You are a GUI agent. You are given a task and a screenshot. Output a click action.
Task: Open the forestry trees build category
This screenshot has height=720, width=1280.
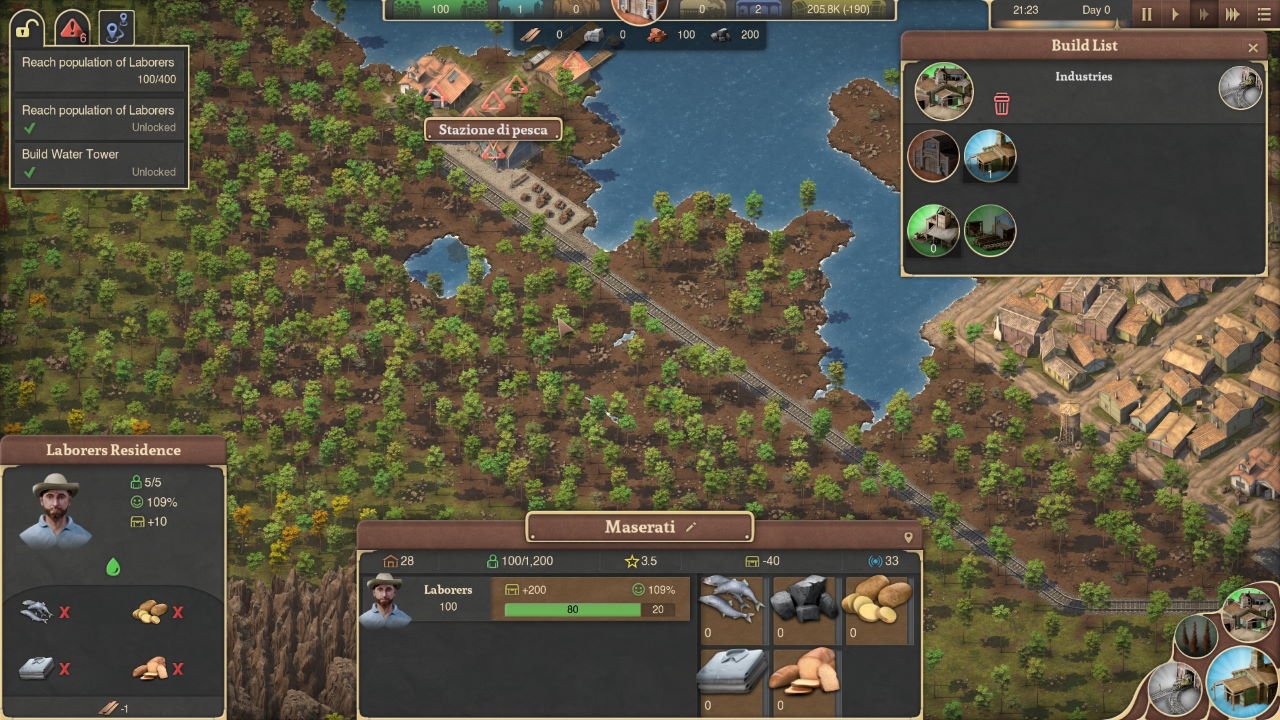point(1196,636)
